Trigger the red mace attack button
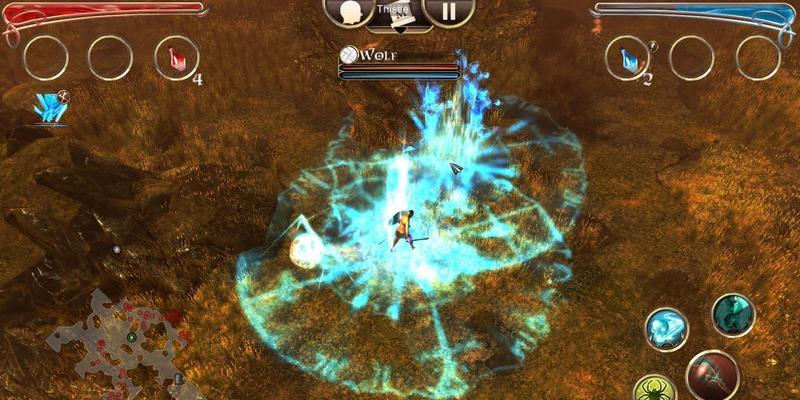The height and width of the screenshot is (400, 800). (x=714, y=377)
